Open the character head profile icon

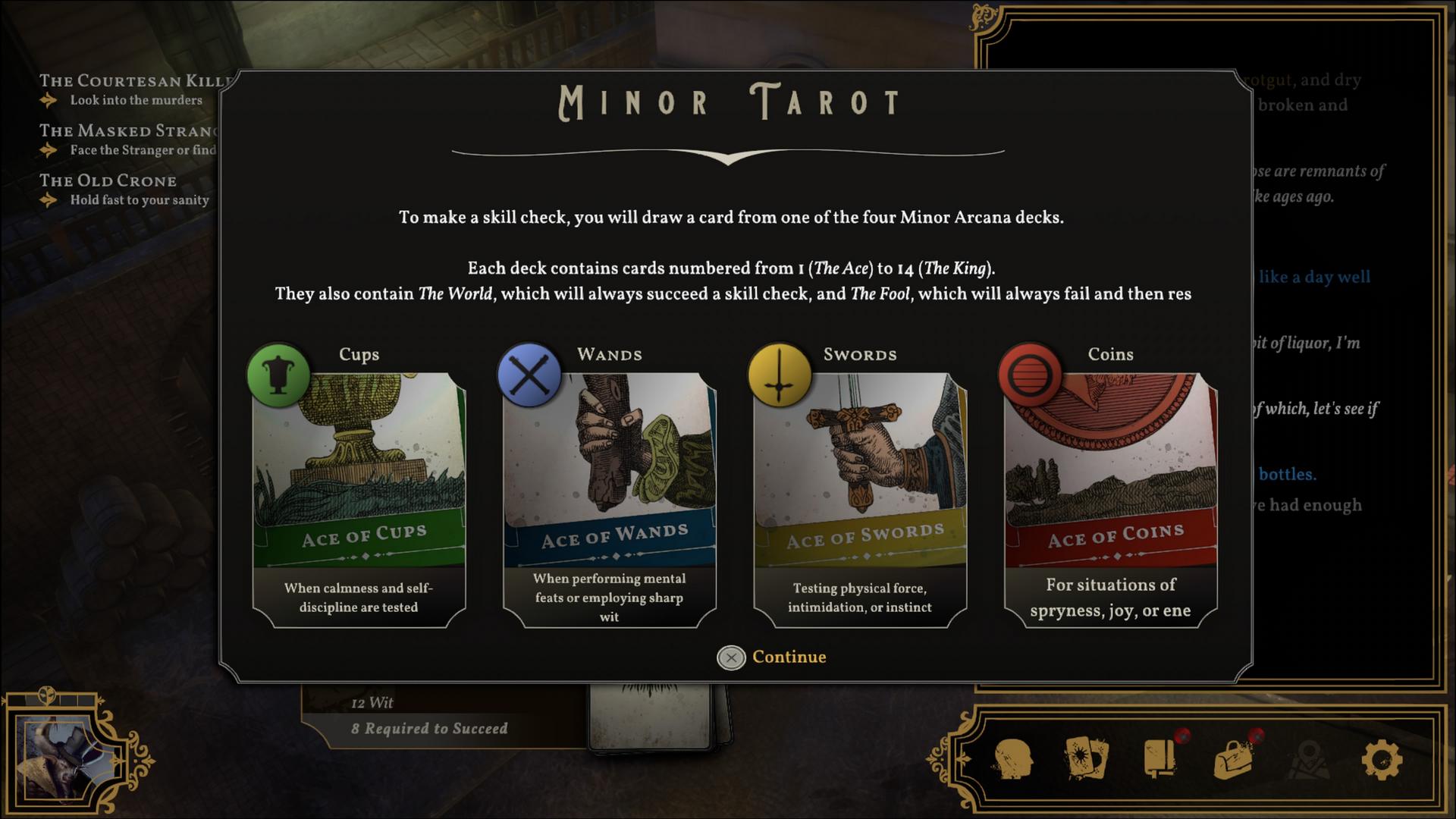pos(1013,759)
